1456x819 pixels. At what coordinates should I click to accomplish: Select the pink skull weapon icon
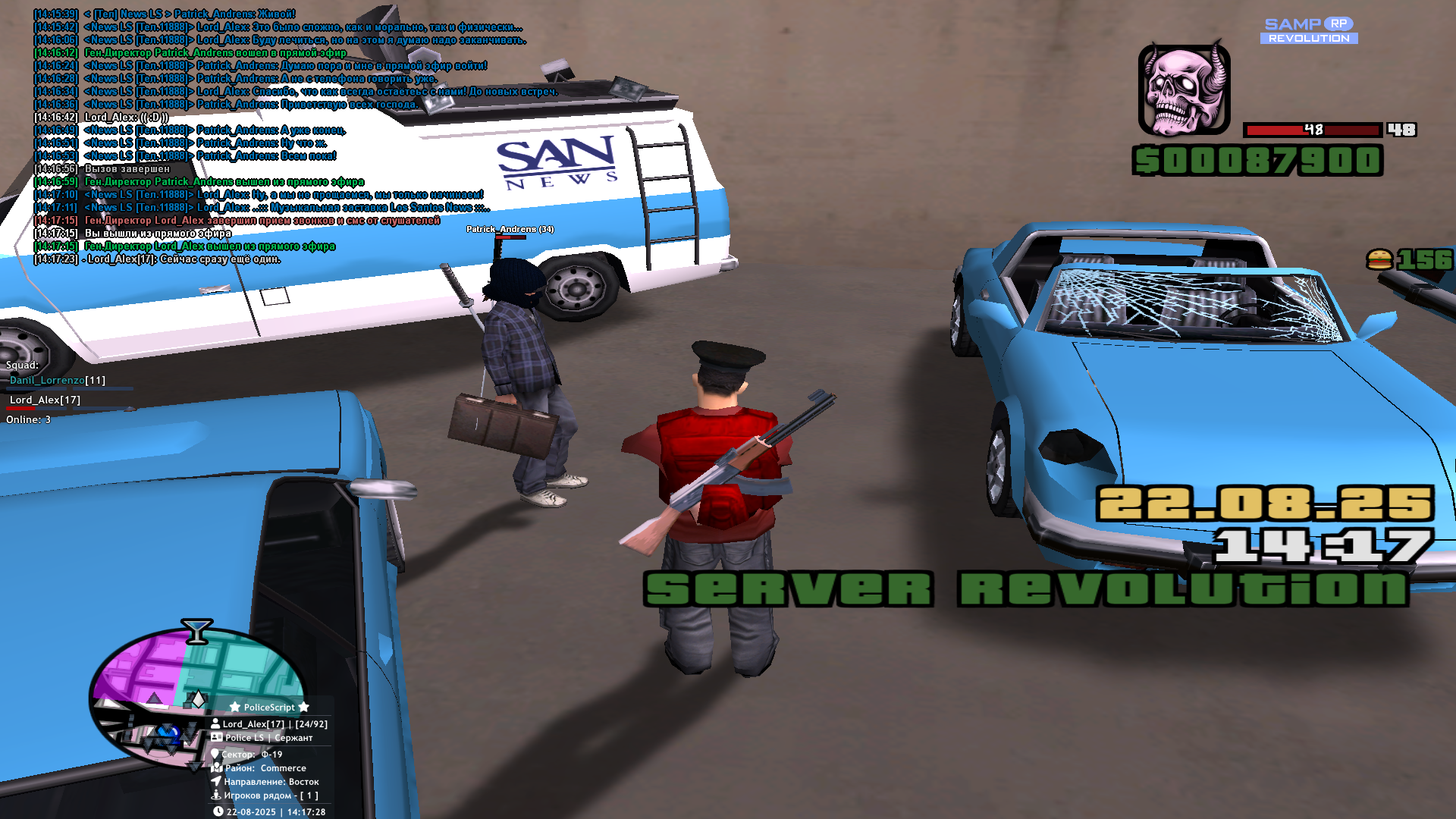coord(1184,89)
